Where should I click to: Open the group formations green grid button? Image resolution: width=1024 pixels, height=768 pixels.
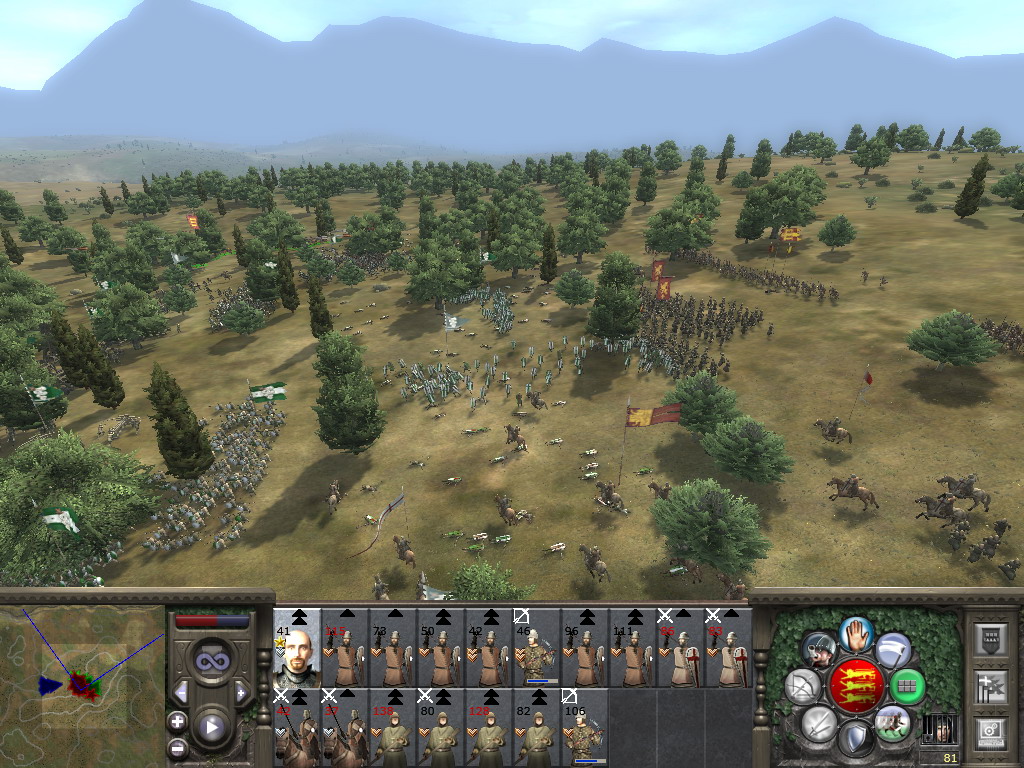pyautogui.click(x=907, y=686)
